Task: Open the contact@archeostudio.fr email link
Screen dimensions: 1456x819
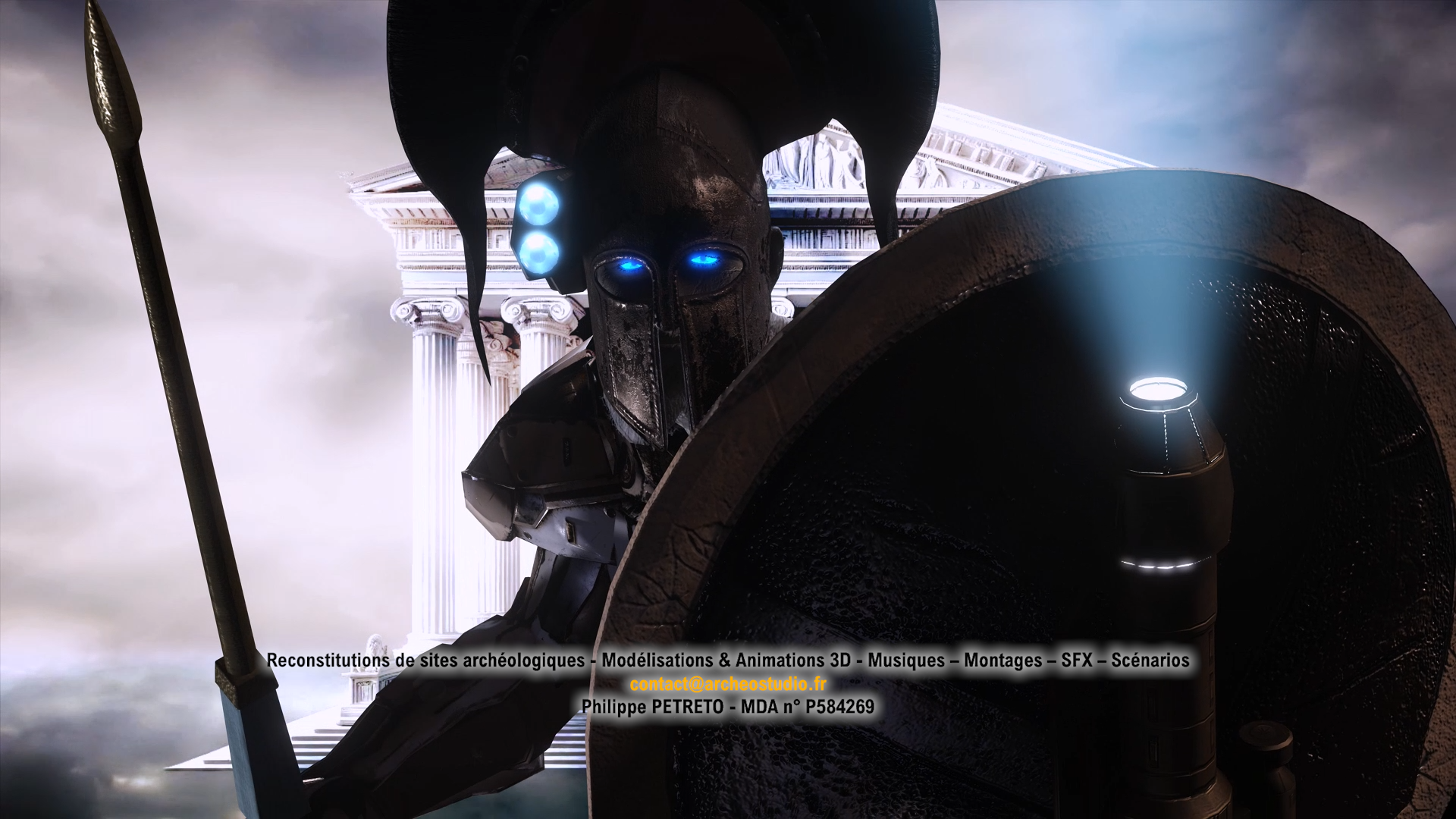Action: point(727,684)
